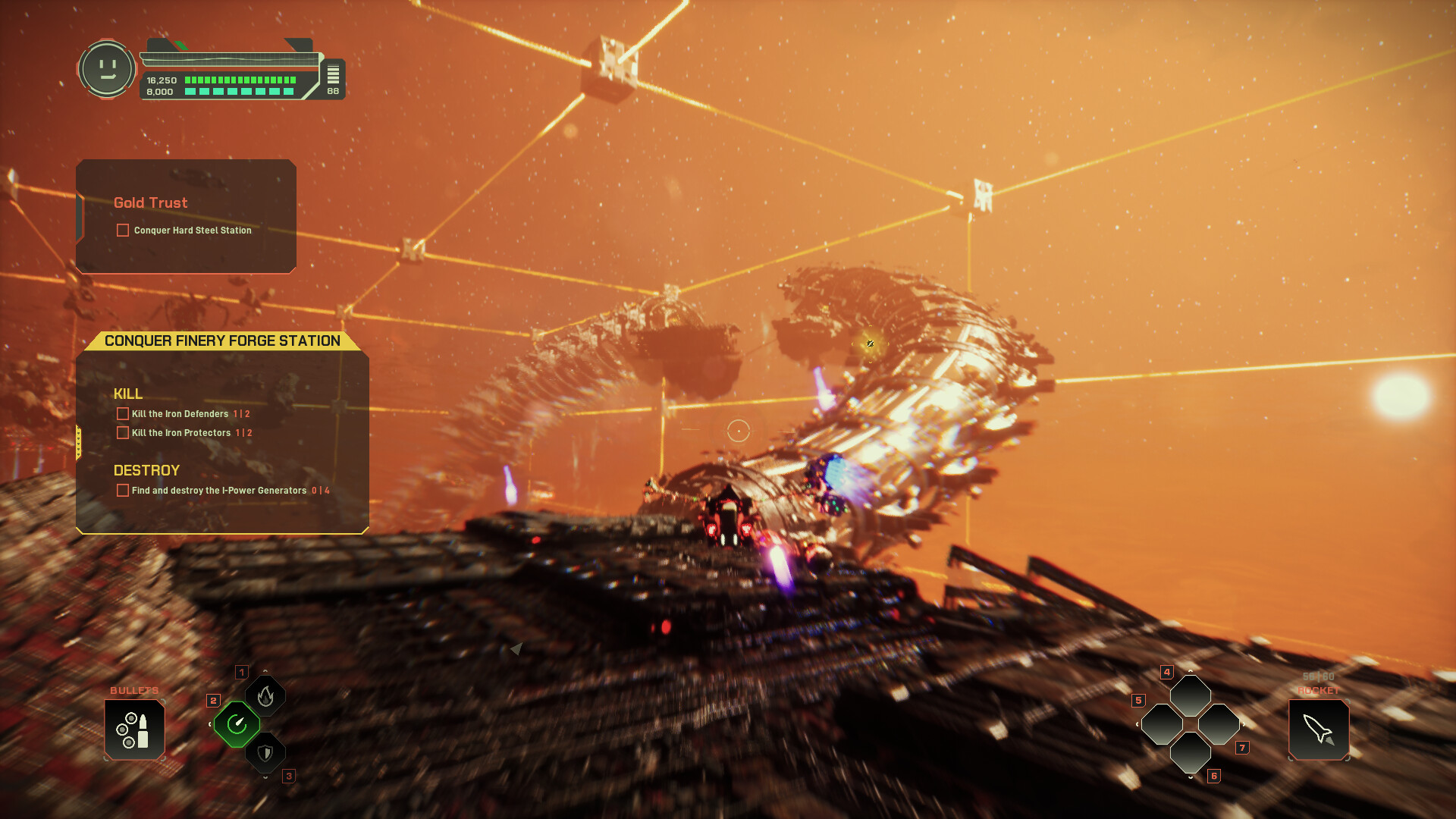Expand the KILL objectives section
The image size is (1456, 819).
[127, 394]
